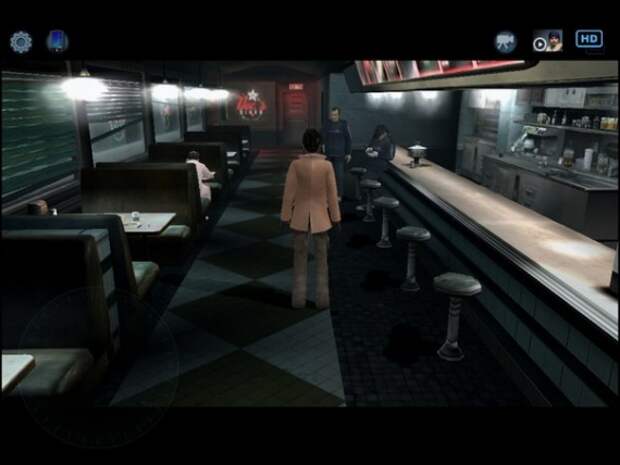Switch the view with the camera icon
Screen dimensions: 620x465
505,41
